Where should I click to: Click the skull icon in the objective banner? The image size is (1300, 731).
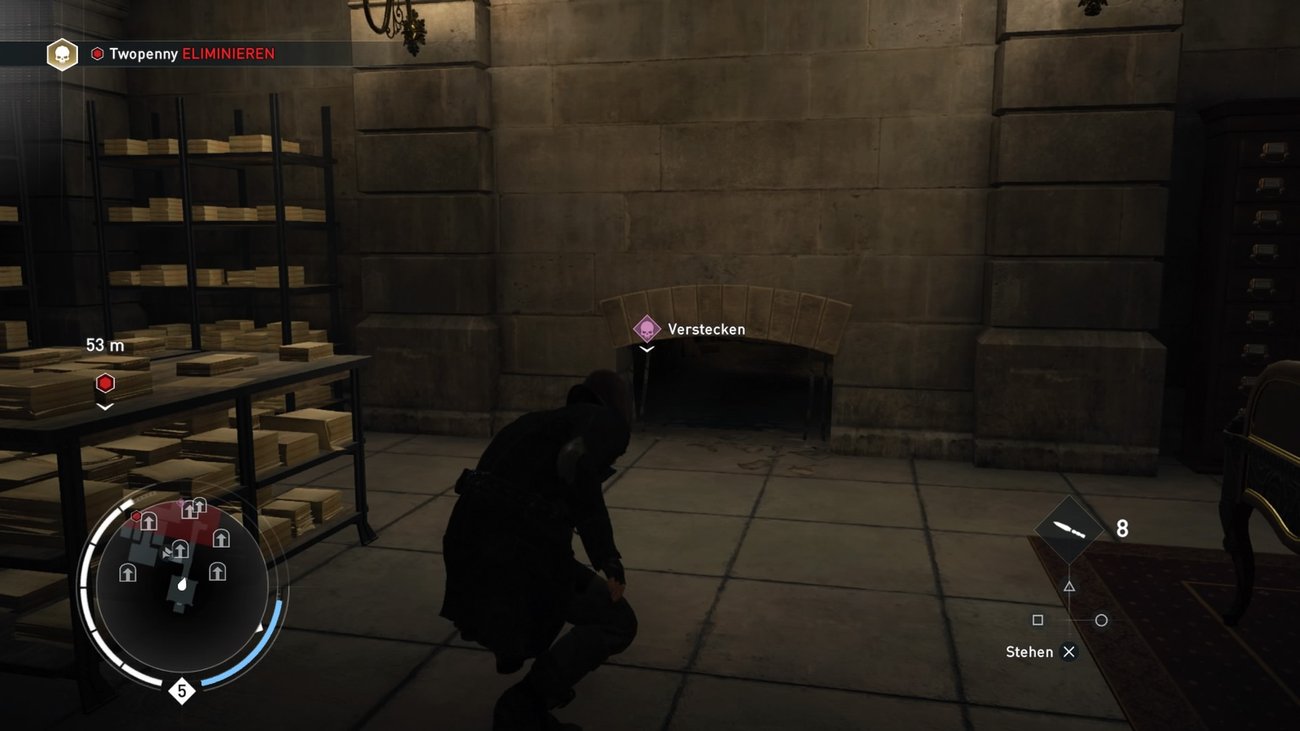pos(61,53)
